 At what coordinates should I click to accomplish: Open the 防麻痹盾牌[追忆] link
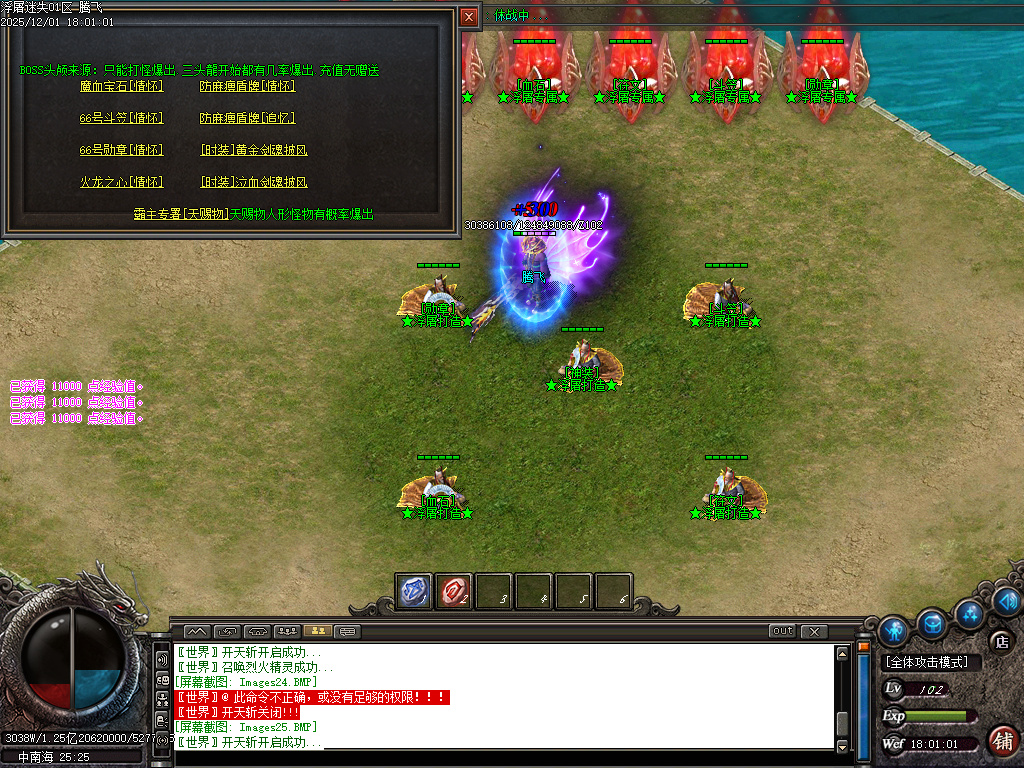(247, 118)
